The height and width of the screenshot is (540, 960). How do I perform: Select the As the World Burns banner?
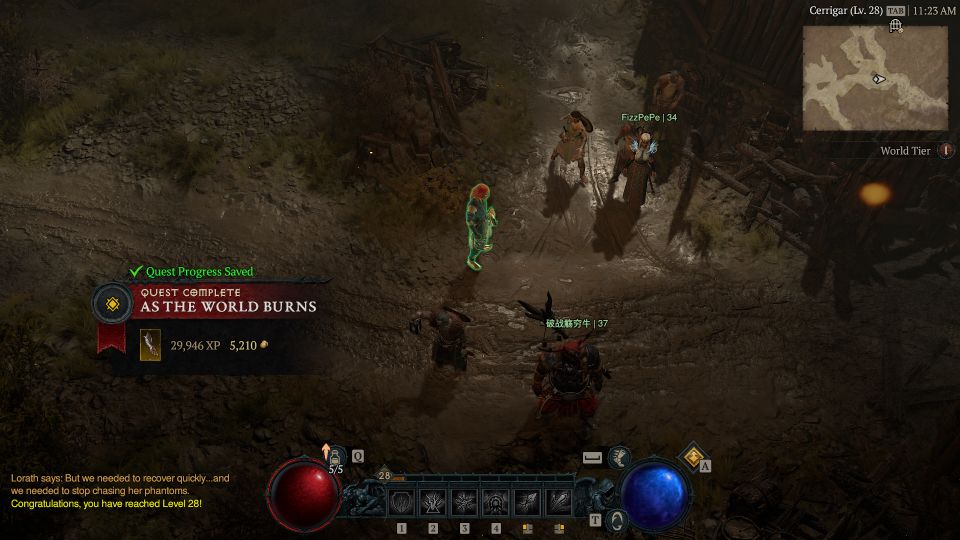(228, 306)
